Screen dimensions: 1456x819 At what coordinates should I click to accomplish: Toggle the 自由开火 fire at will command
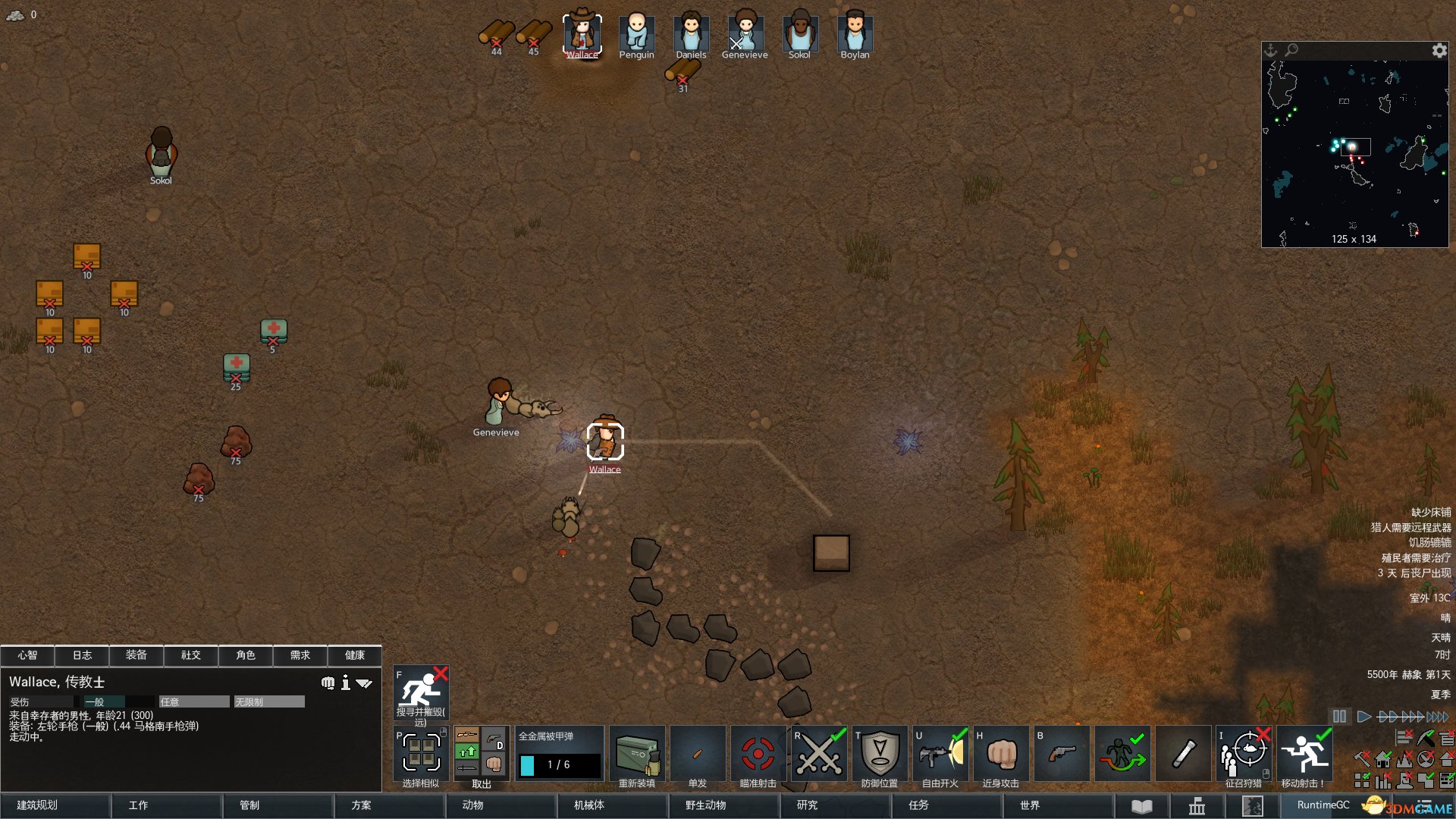[x=940, y=755]
